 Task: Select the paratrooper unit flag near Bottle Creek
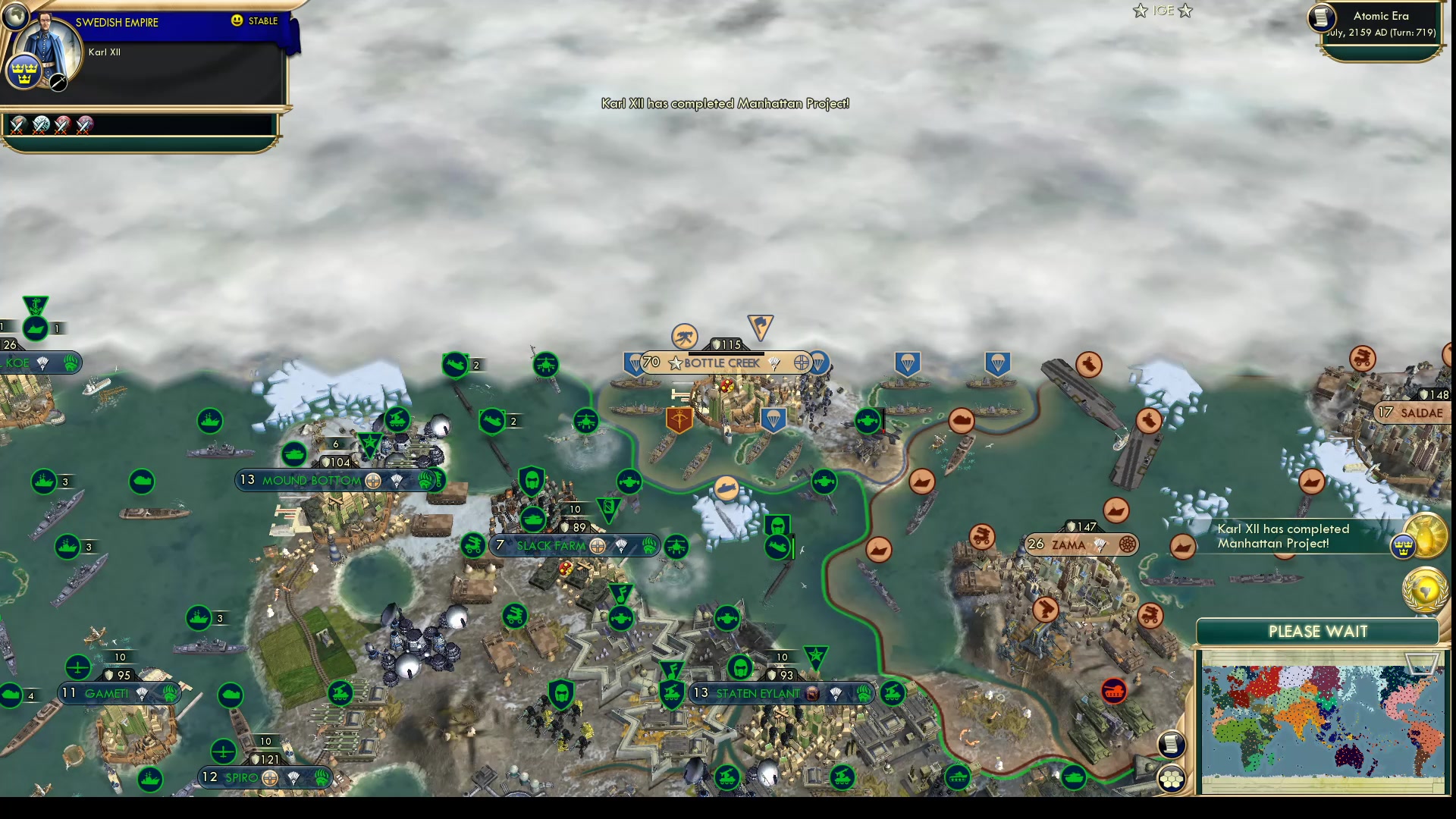tap(774, 419)
